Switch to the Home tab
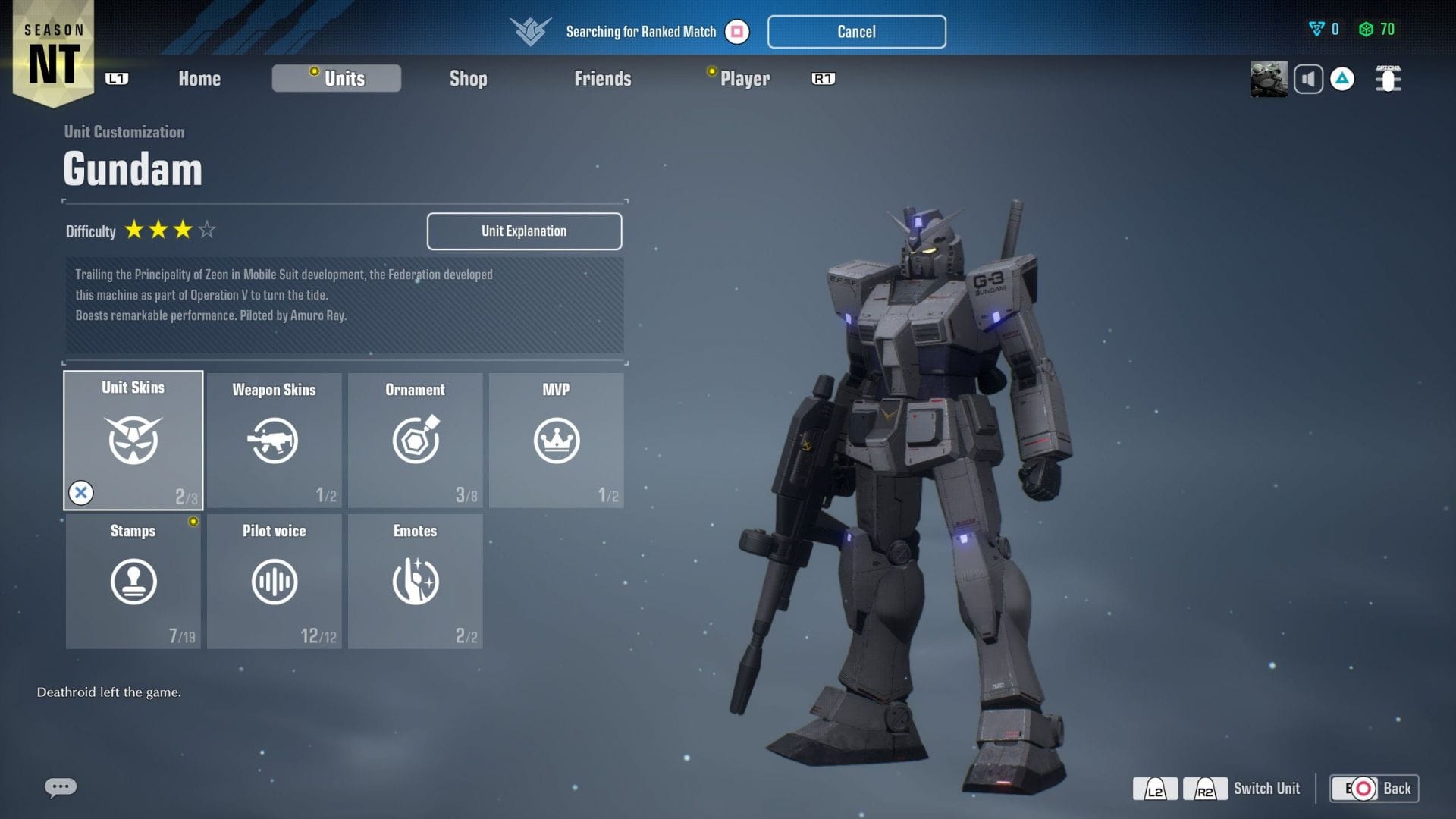Viewport: 1456px width, 819px height. click(x=199, y=78)
